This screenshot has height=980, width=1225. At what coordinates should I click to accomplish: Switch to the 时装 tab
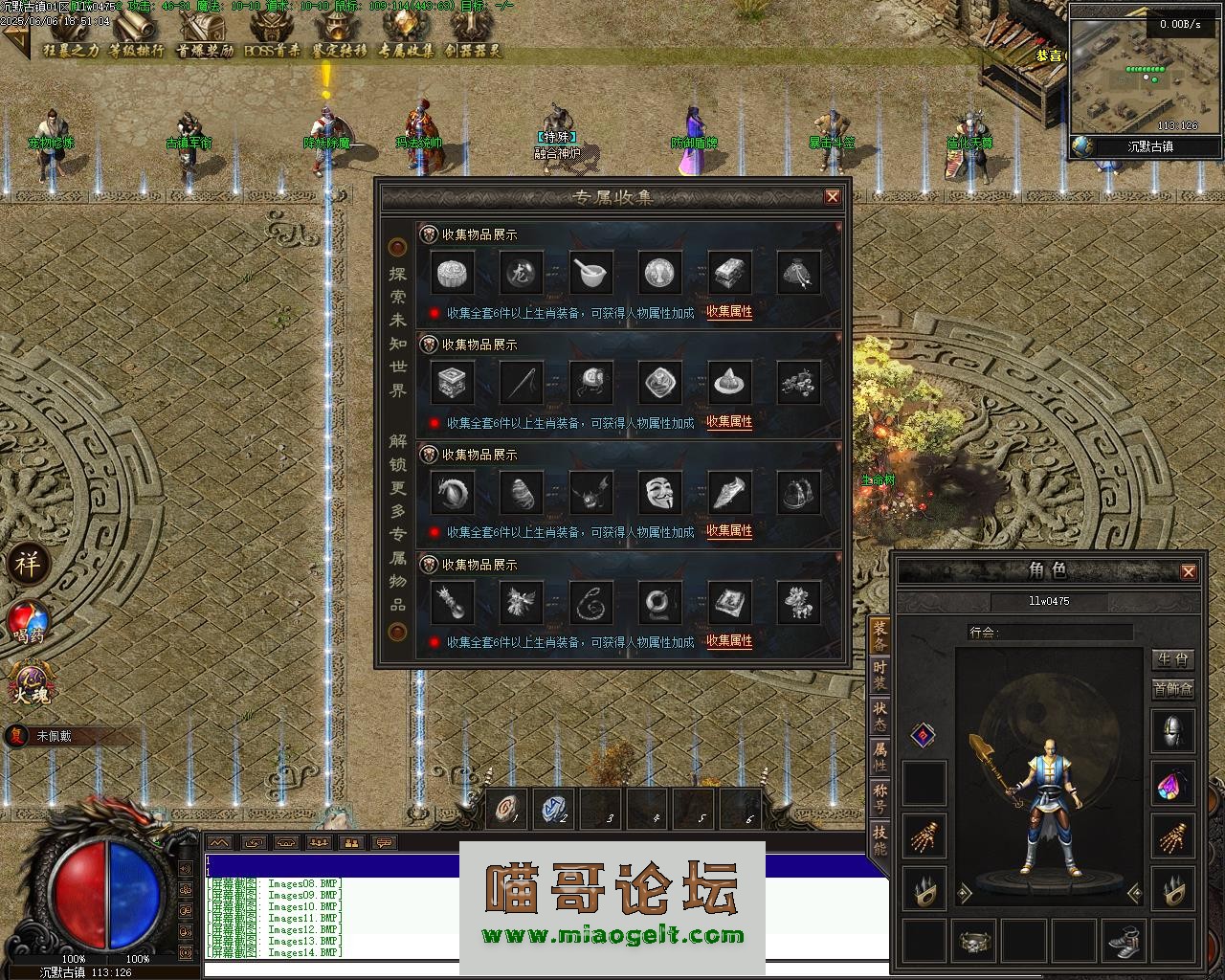880,675
